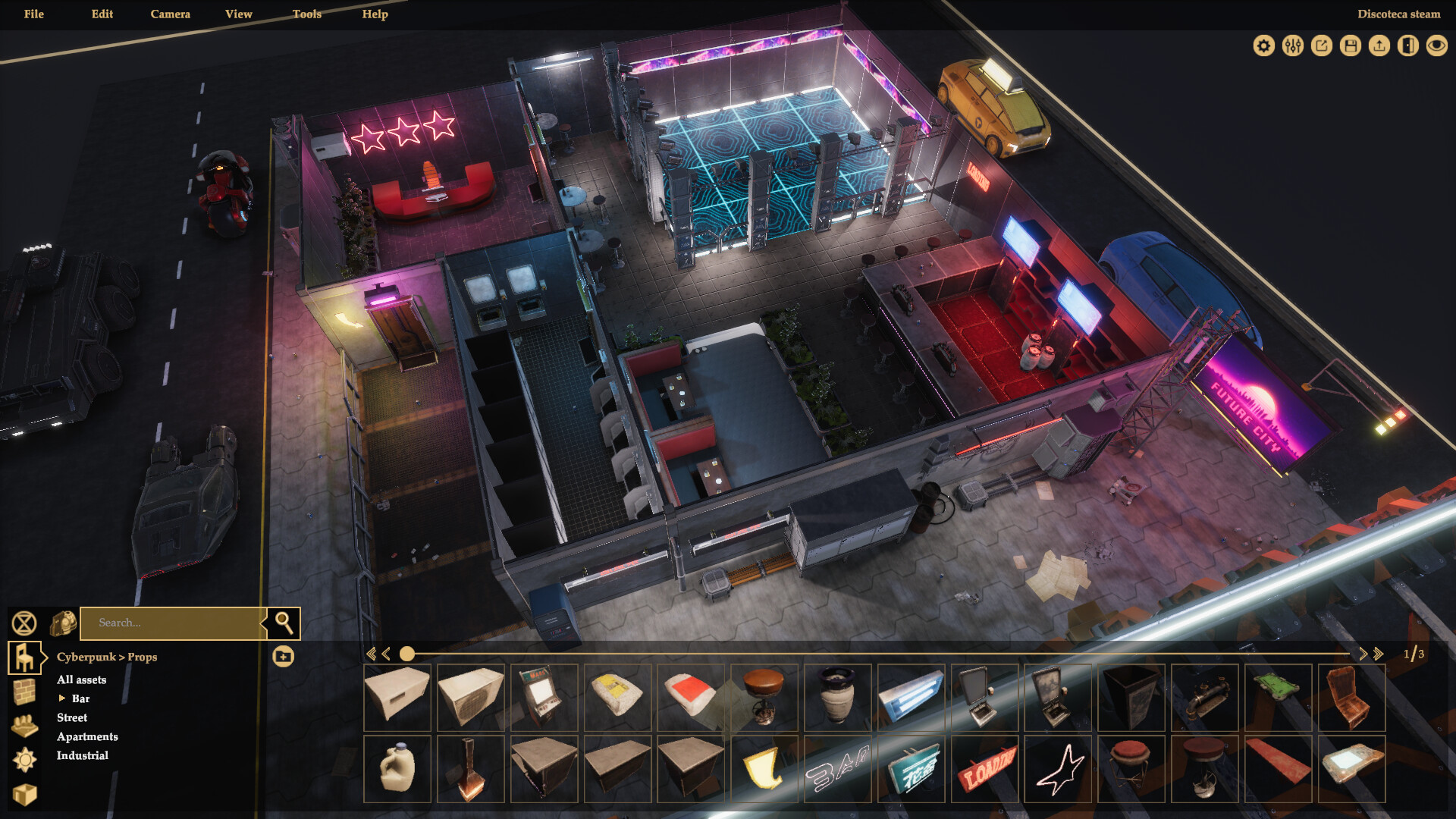The width and height of the screenshot is (1456, 819).
Task: Expand the Bar category triangle
Action: click(63, 699)
